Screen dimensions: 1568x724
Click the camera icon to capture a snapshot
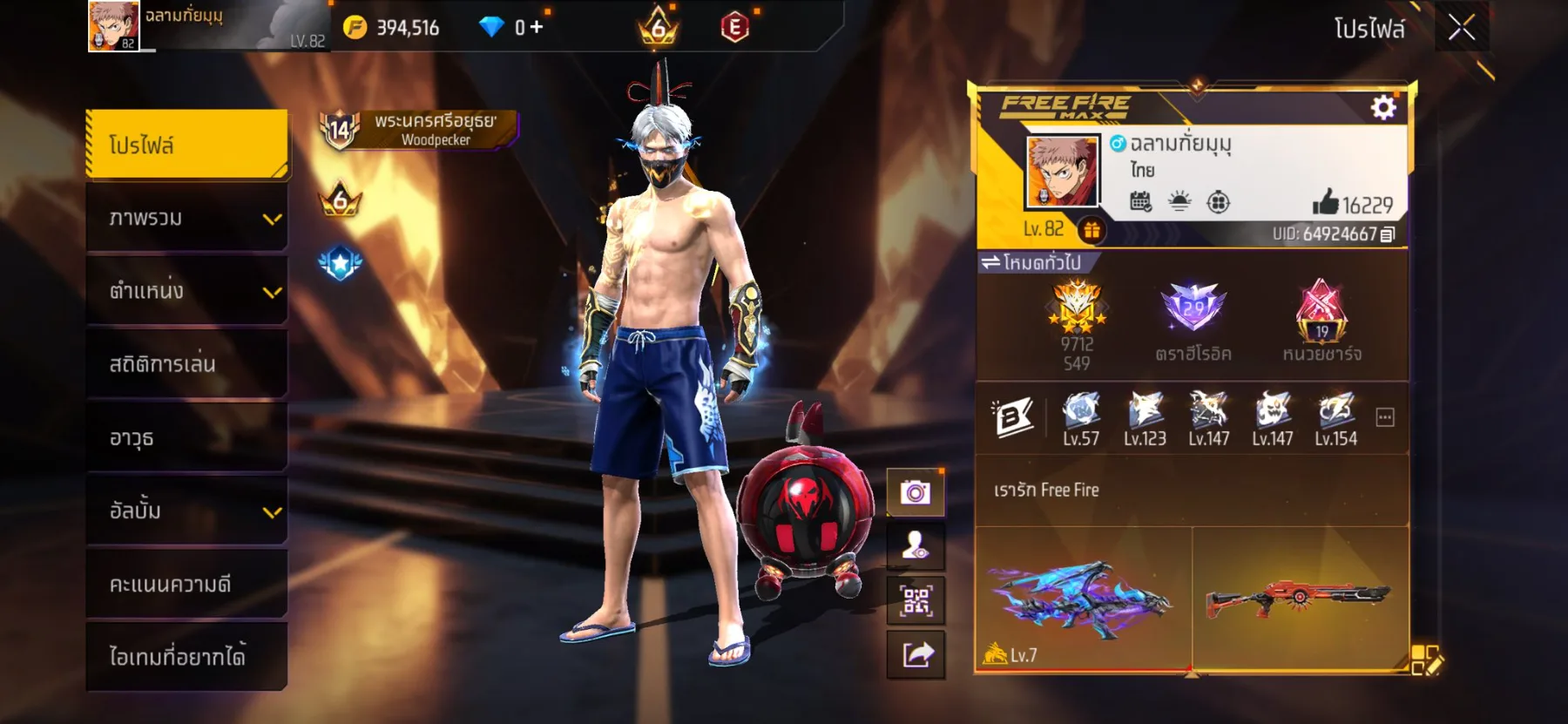[x=914, y=491]
